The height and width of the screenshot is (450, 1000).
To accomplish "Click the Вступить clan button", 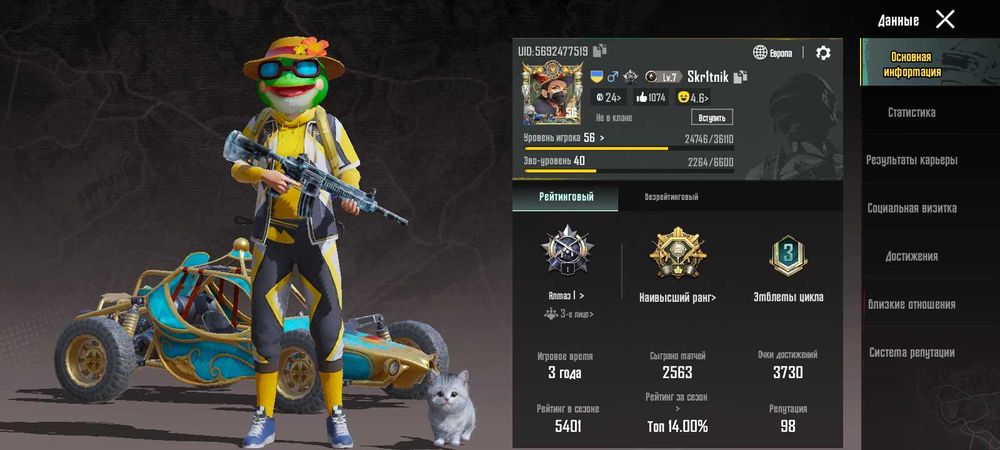I will 711,117.
